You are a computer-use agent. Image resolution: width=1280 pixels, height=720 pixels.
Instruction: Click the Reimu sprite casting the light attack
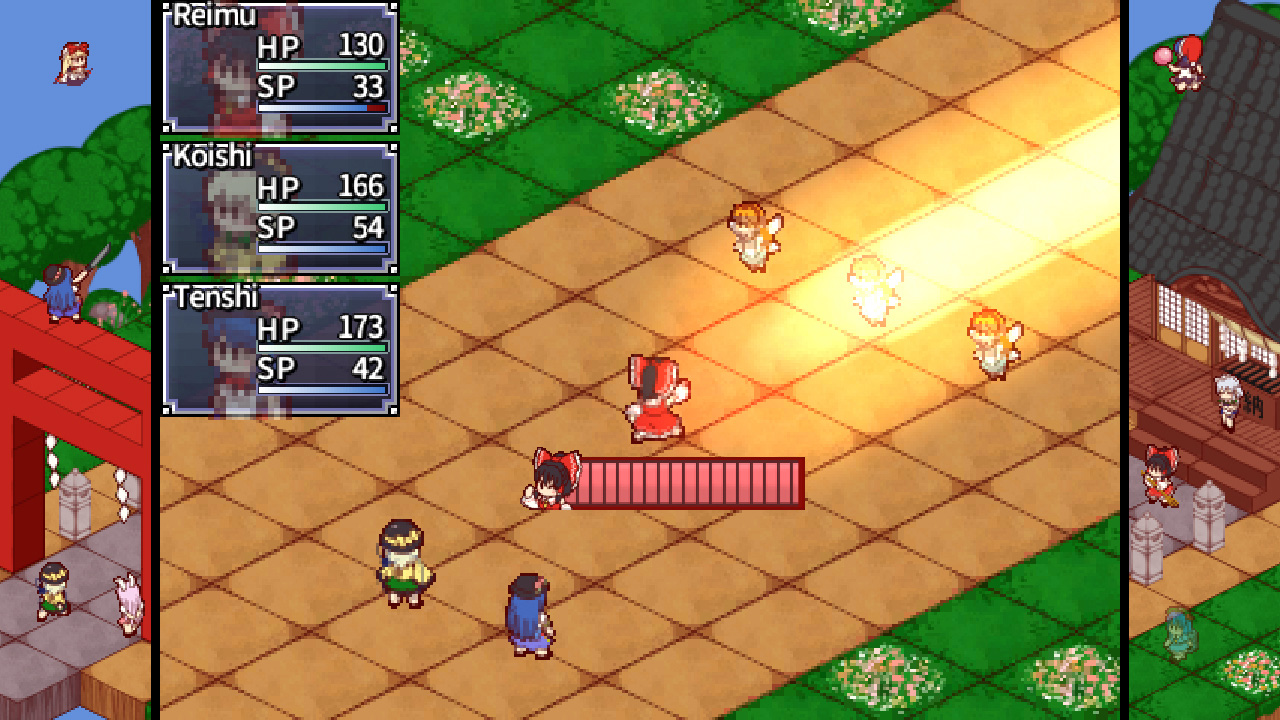point(655,395)
